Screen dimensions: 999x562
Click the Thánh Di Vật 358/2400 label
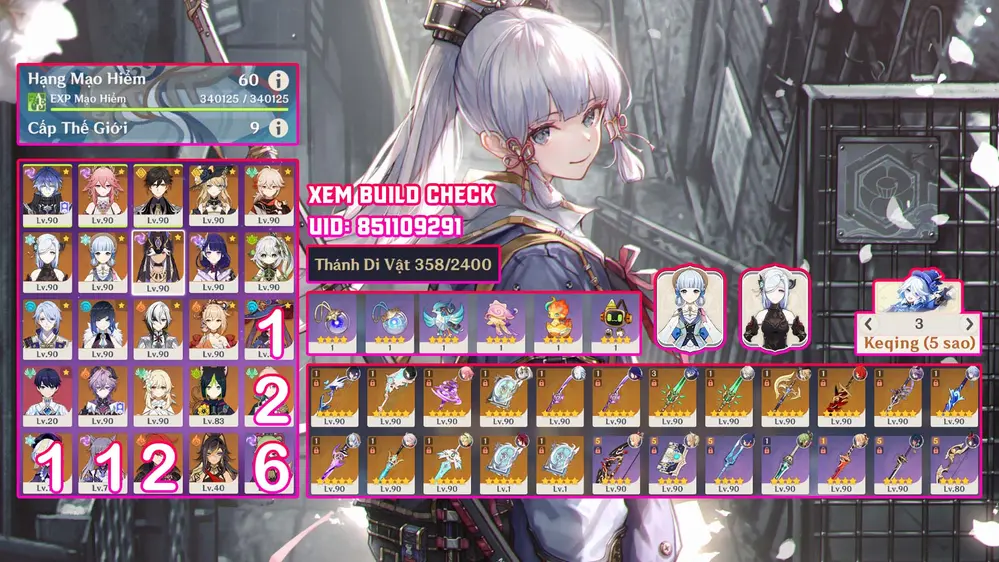[403, 265]
